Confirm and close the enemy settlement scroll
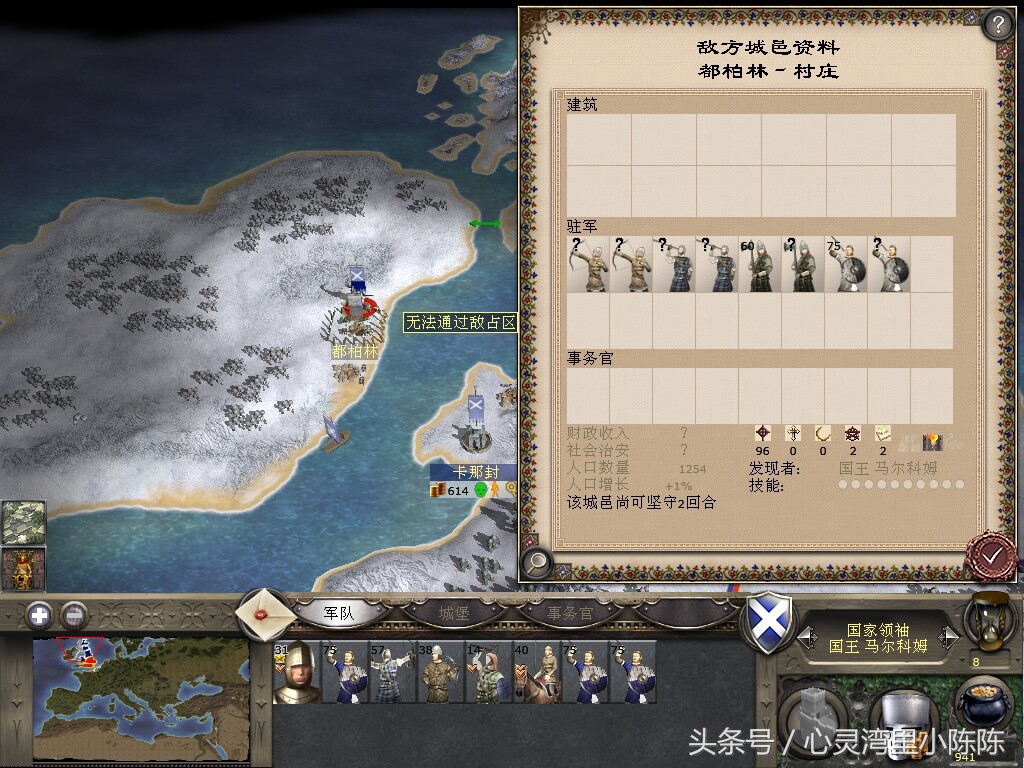Image resolution: width=1024 pixels, height=768 pixels. tap(991, 554)
